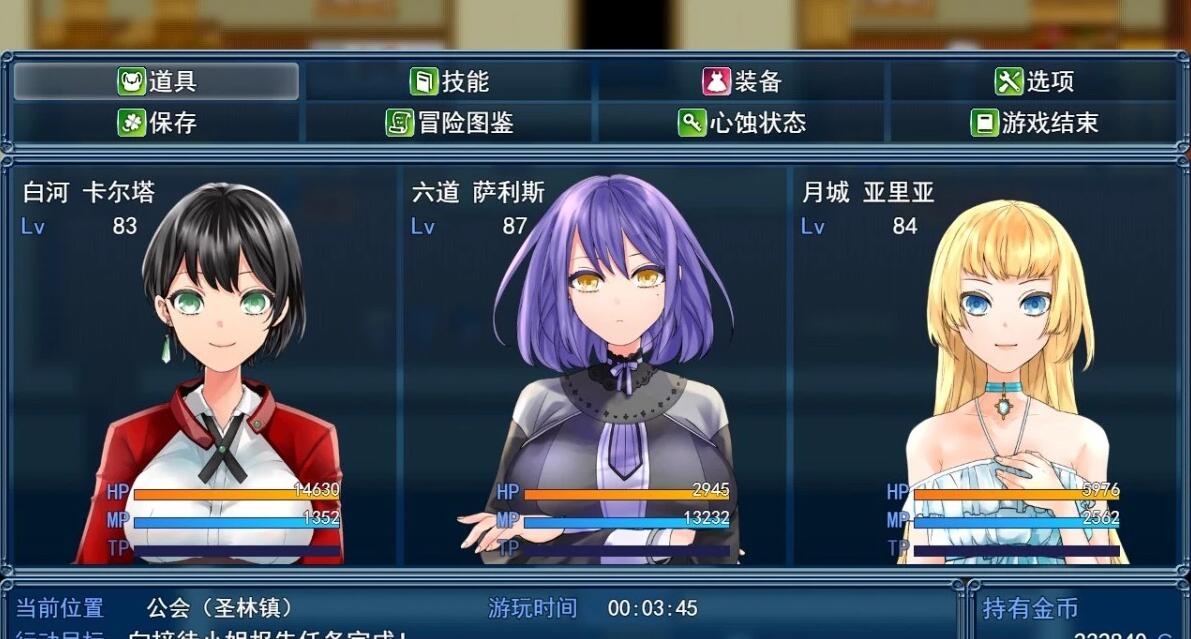Open the 道具 (Items) menu
The height and width of the screenshot is (639, 1191).
click(157, 81)
